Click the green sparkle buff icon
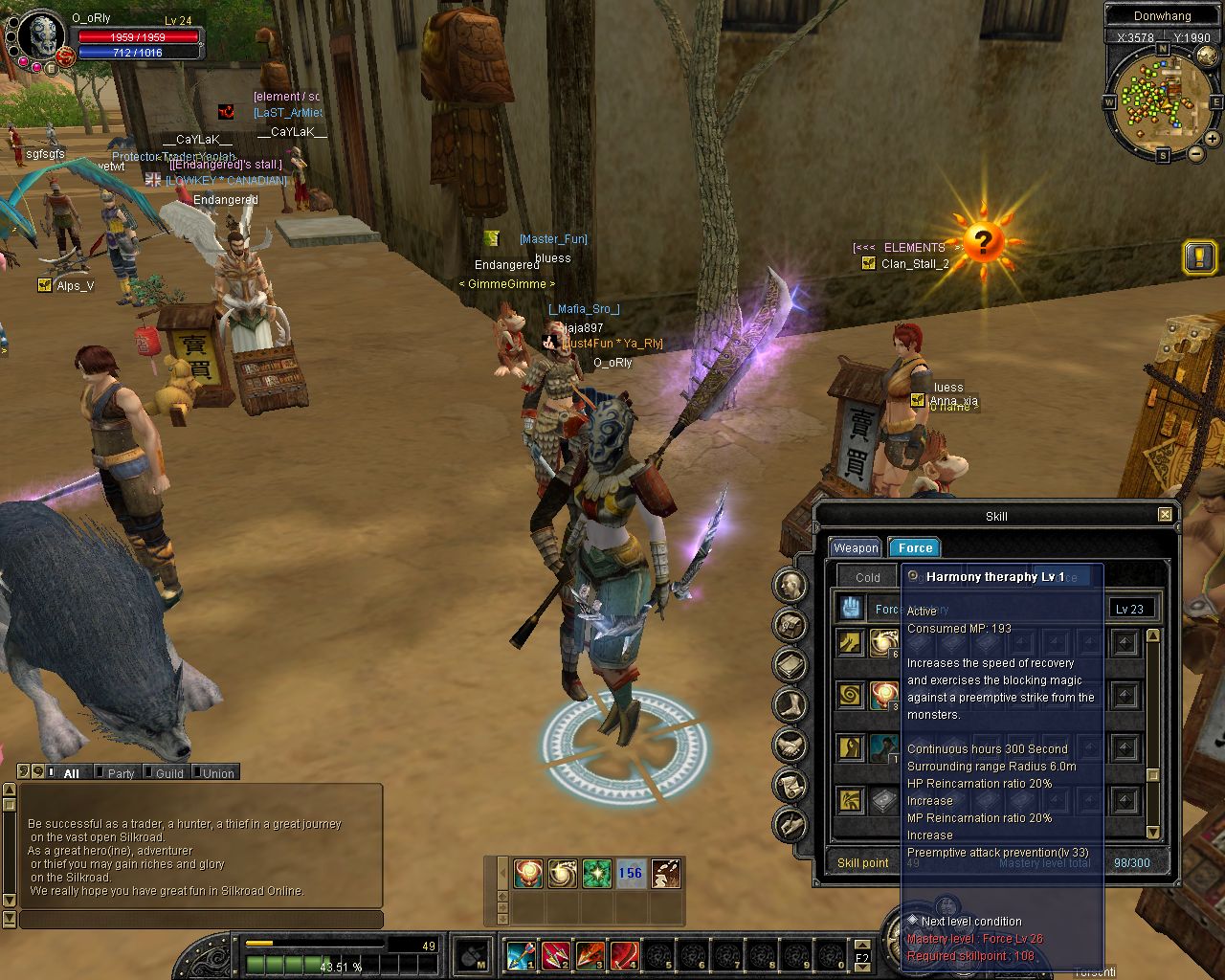The height and width of the screenshot is (980, 1225). (x=596, y=873)
